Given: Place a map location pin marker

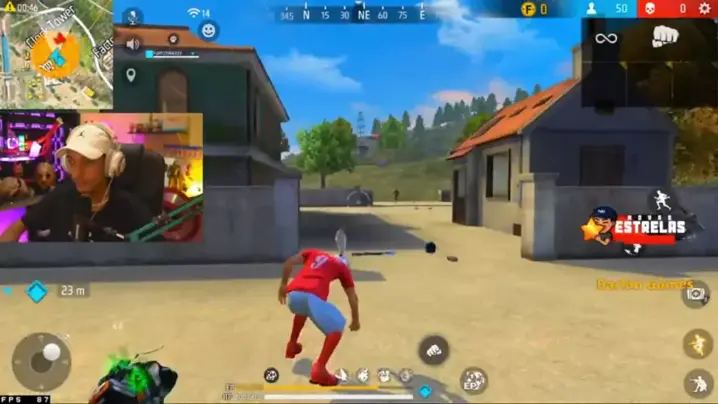Looking at the screenshot, I should 131,75.
